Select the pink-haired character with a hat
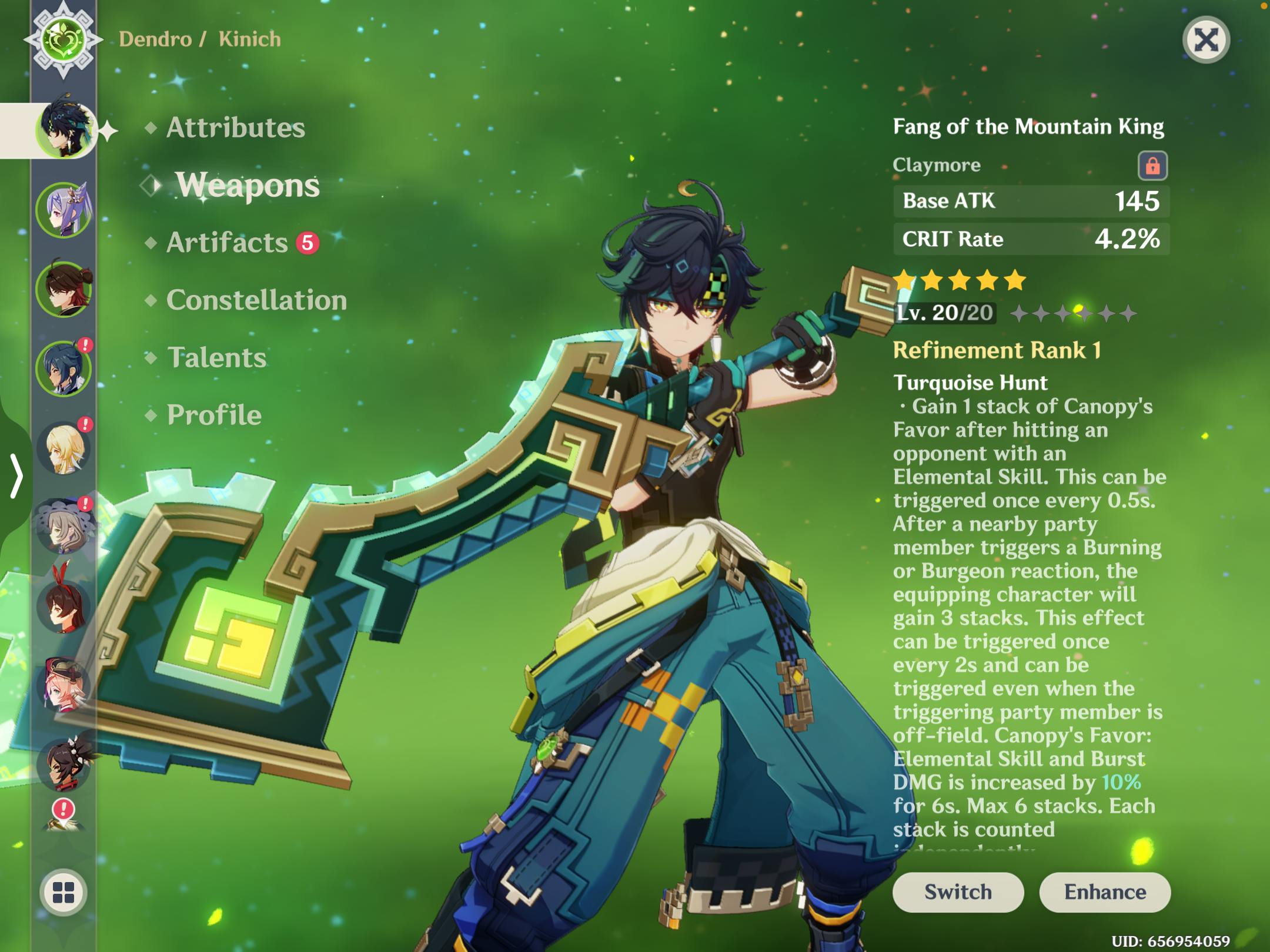The image size is (1270, 952). pyautogui.click(x=63, y=686)
